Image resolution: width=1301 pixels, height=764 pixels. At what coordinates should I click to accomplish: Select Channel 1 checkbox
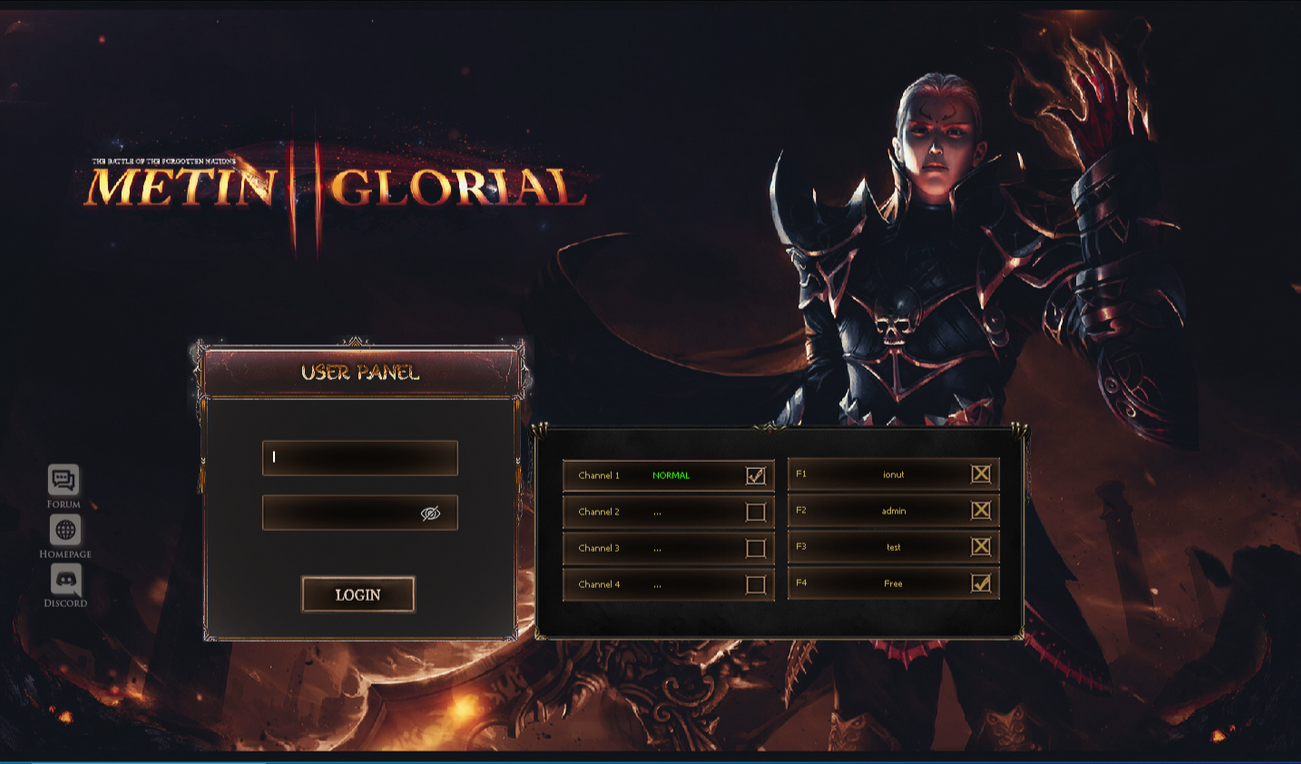coord(756,476)
